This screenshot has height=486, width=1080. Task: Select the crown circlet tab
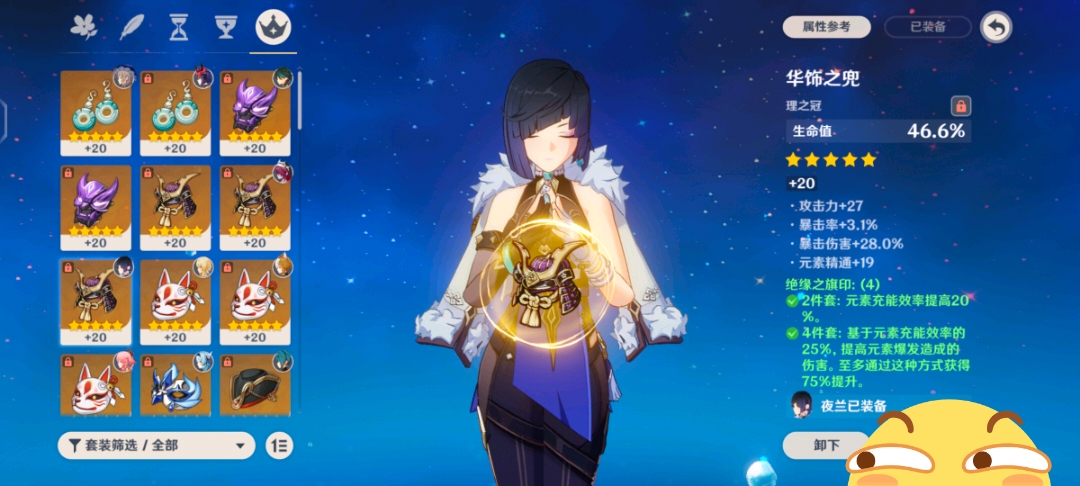pyautogui.click(x=273, y=28)
